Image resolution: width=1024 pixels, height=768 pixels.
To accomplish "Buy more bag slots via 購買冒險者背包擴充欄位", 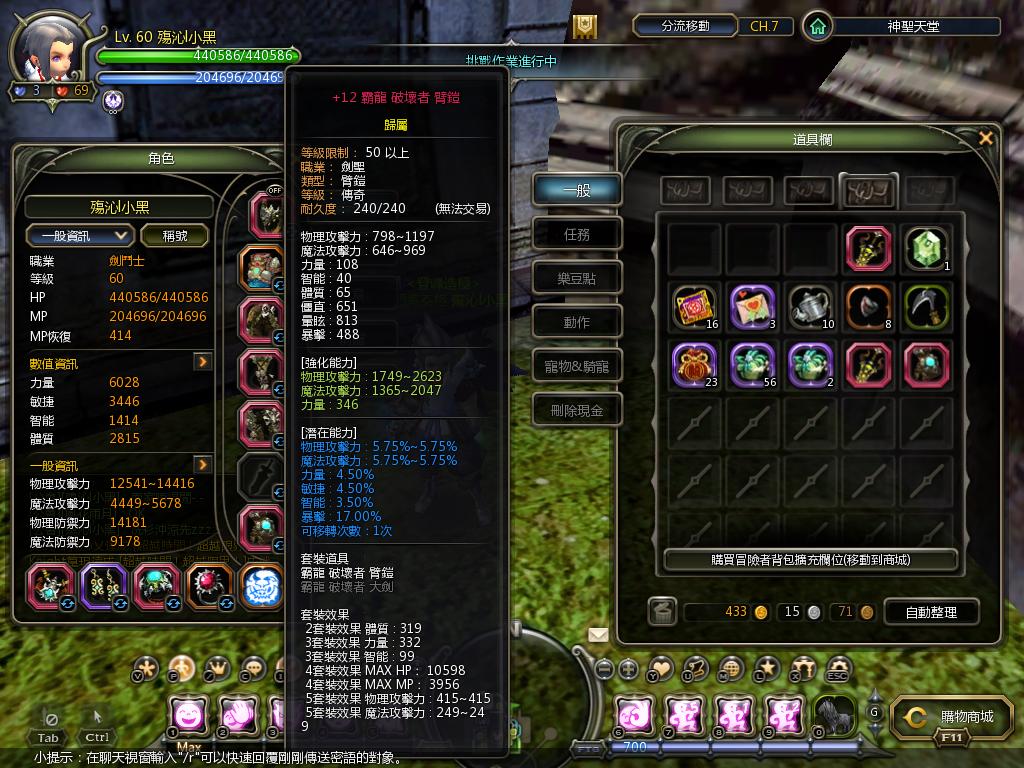I will [x=810, y=560].
